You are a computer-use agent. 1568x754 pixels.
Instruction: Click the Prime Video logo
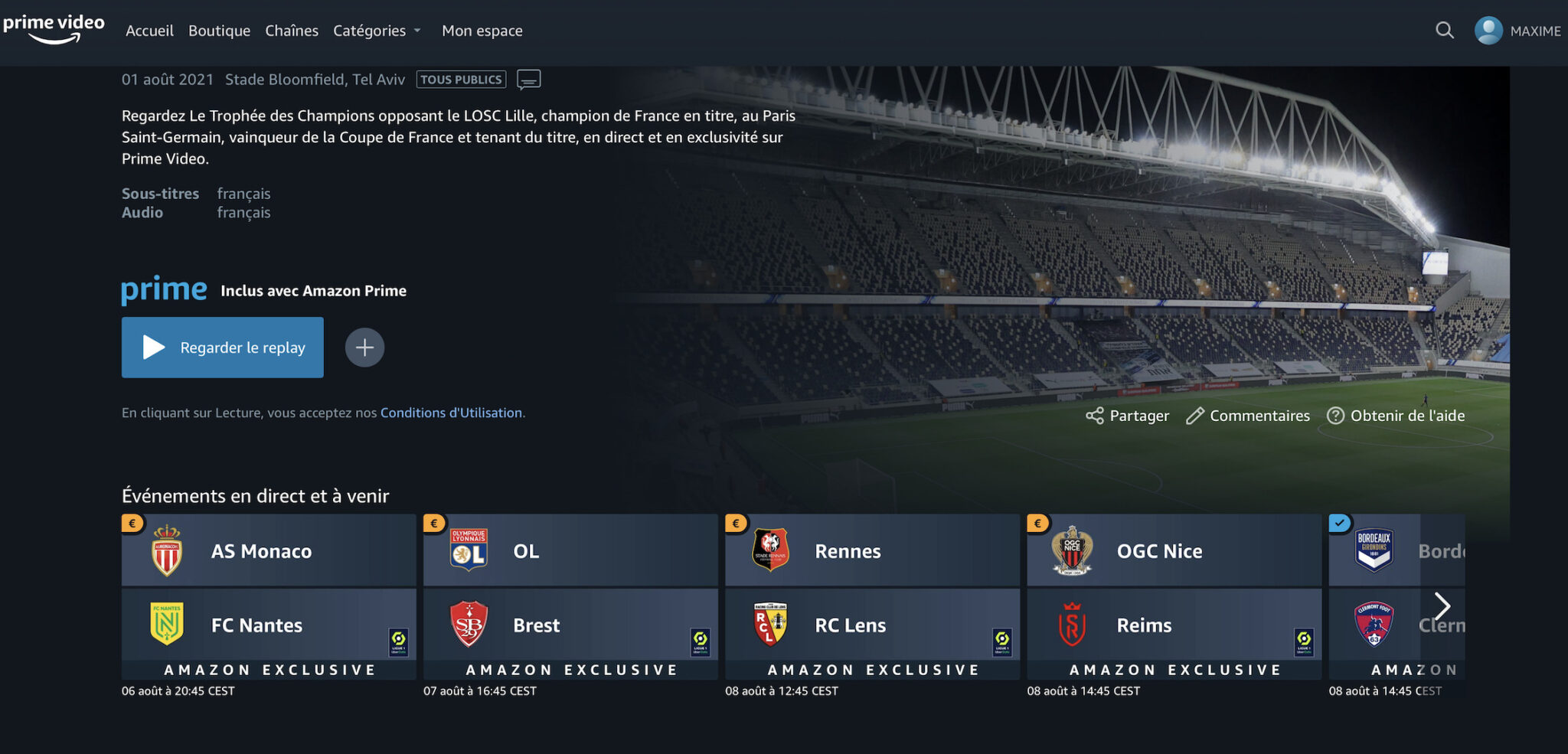(54, 29)
